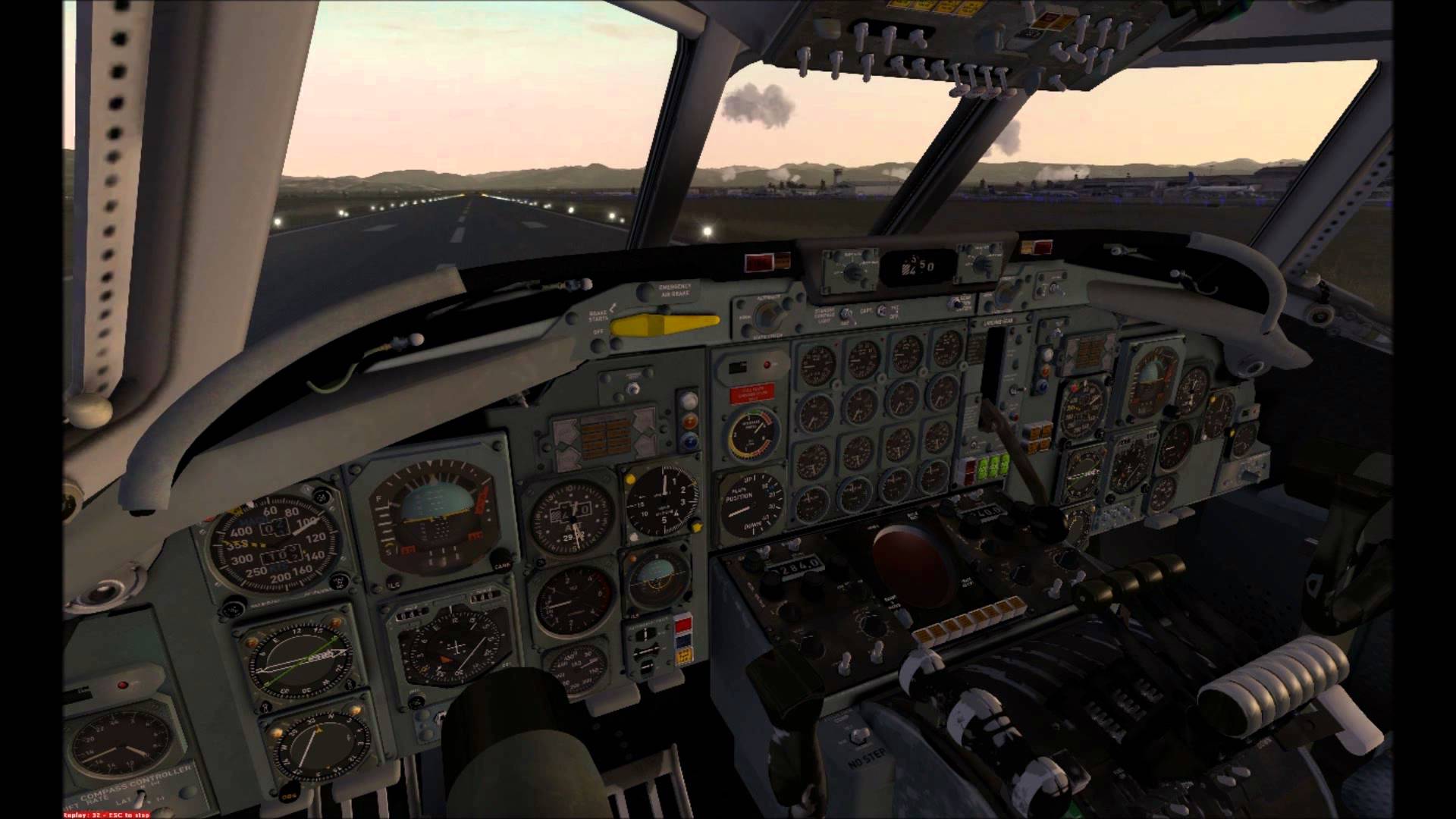This screenshot has height=819, width=1456.
Task: Turn the OBS knob on the course indicator
Action: (x=288, y=795)
